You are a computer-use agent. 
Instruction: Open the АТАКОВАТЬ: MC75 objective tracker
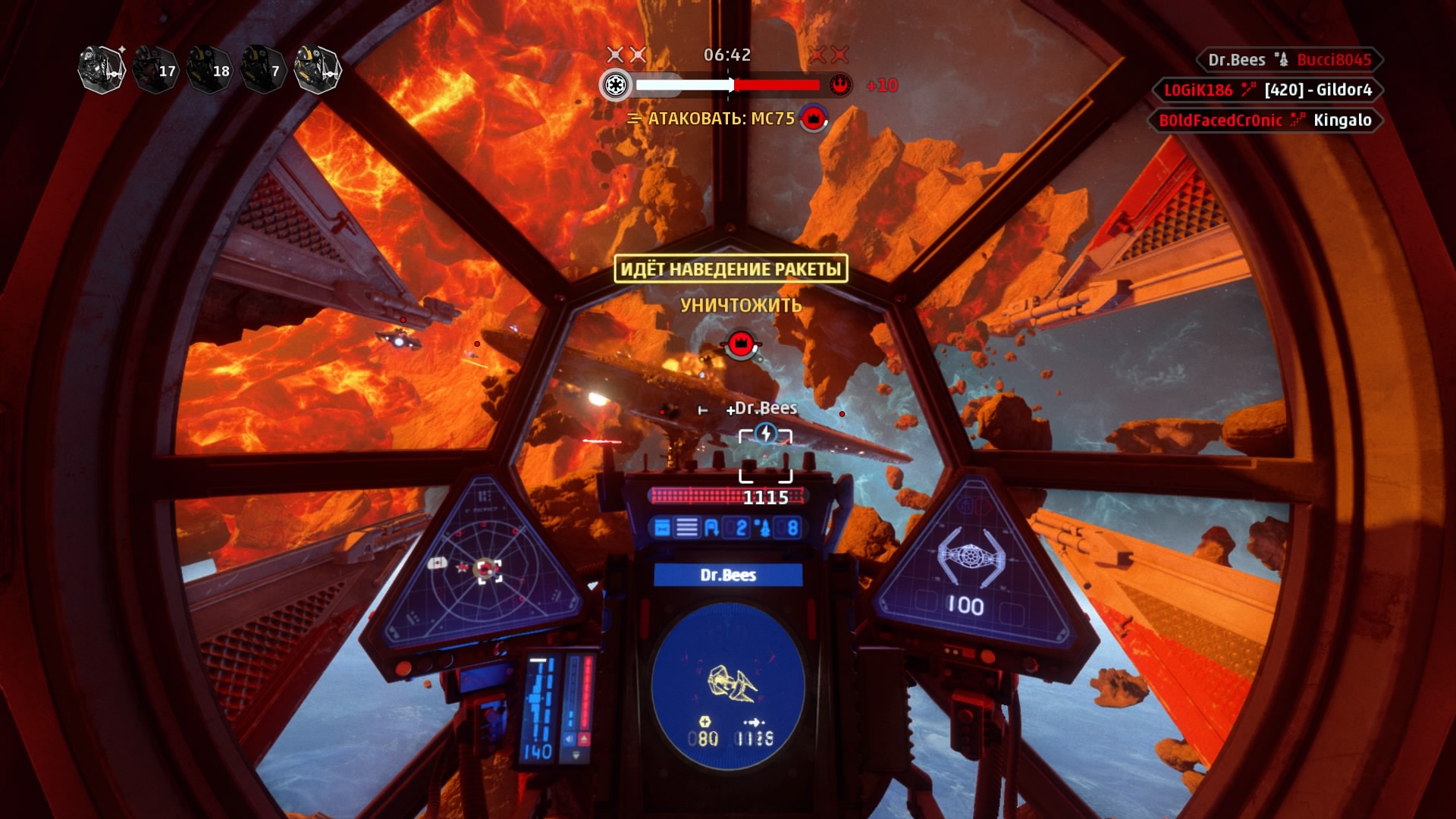[x=720, y=118]
